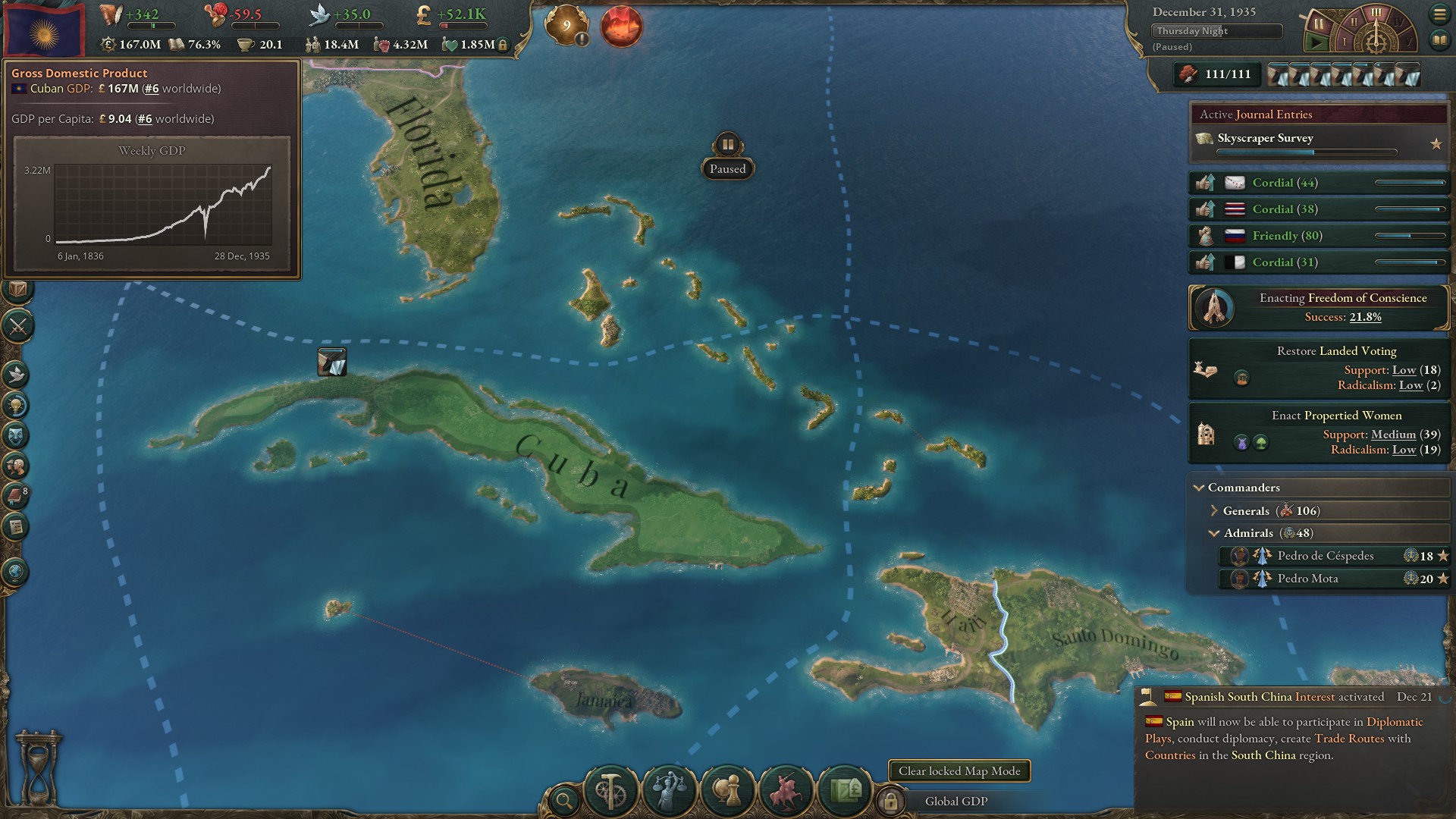The image size is (1456, 819).
Task: Collapse the Admirals list
Action: [x=1213, y=533]
